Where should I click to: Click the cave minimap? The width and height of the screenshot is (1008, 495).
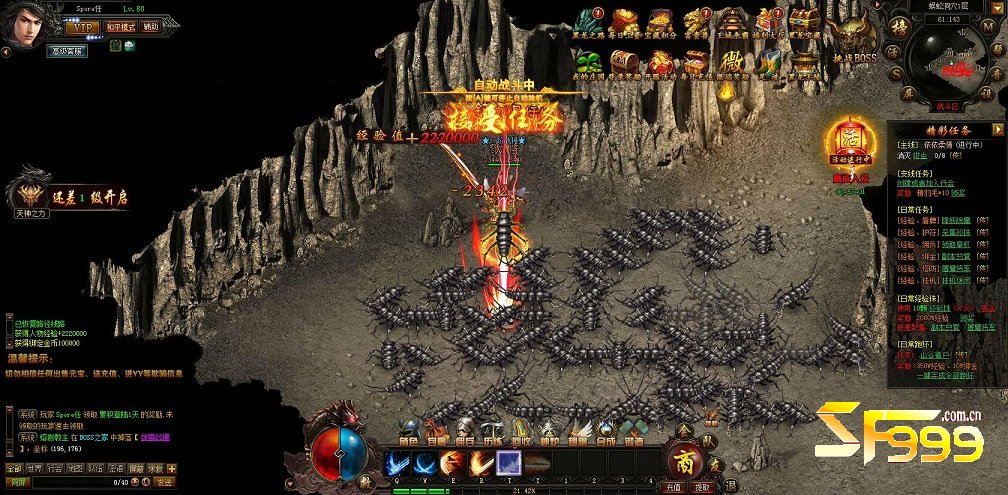[x=950, y=65]
